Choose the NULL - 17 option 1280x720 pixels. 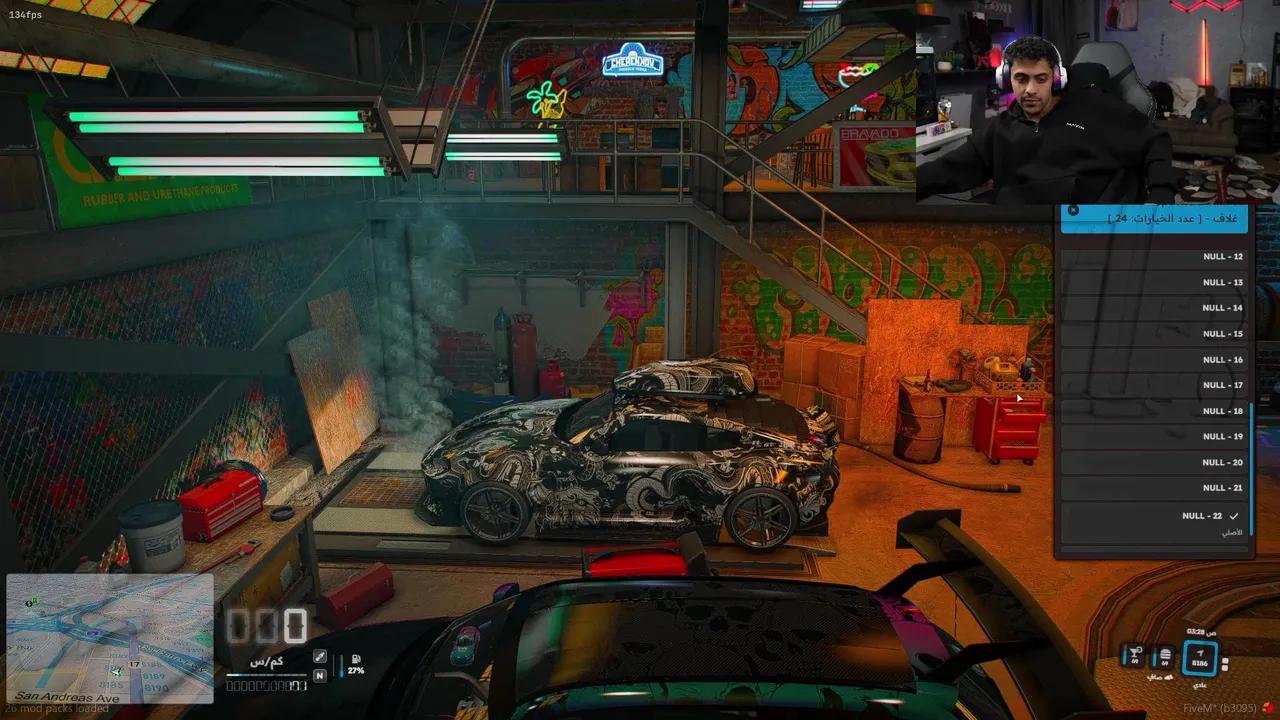(x=1153, y=385)
